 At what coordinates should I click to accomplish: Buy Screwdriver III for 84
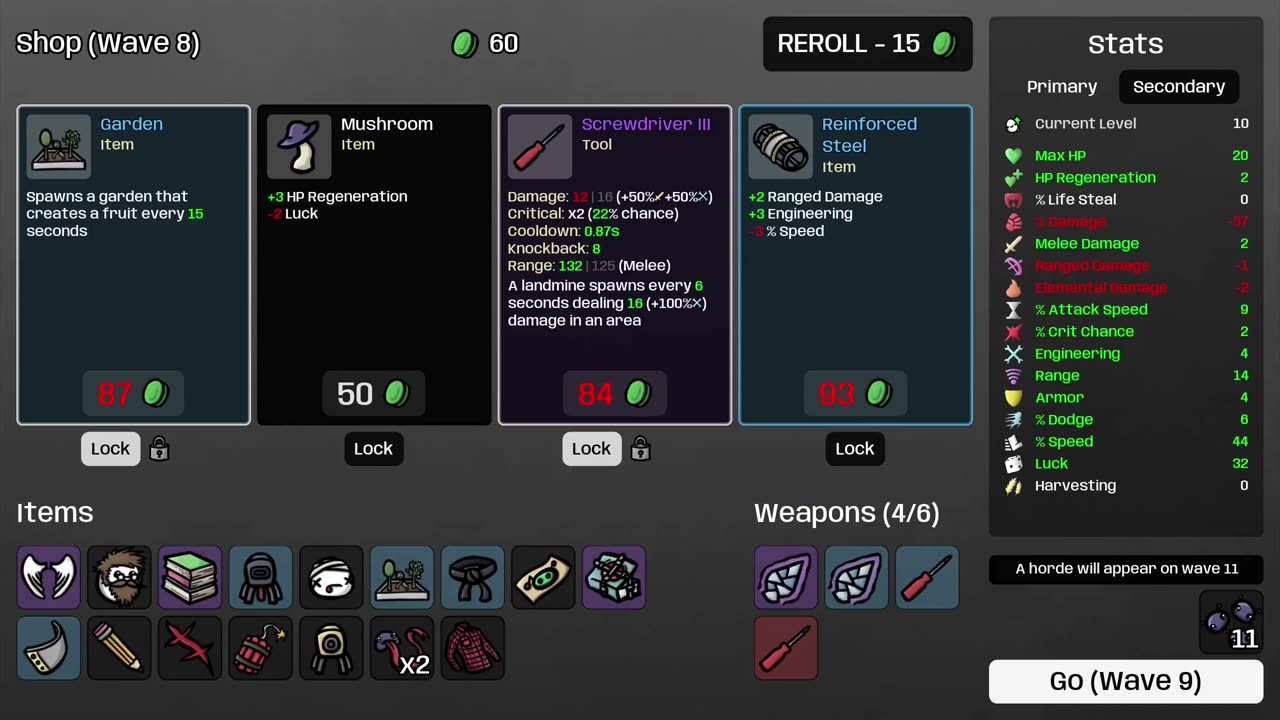615,393
